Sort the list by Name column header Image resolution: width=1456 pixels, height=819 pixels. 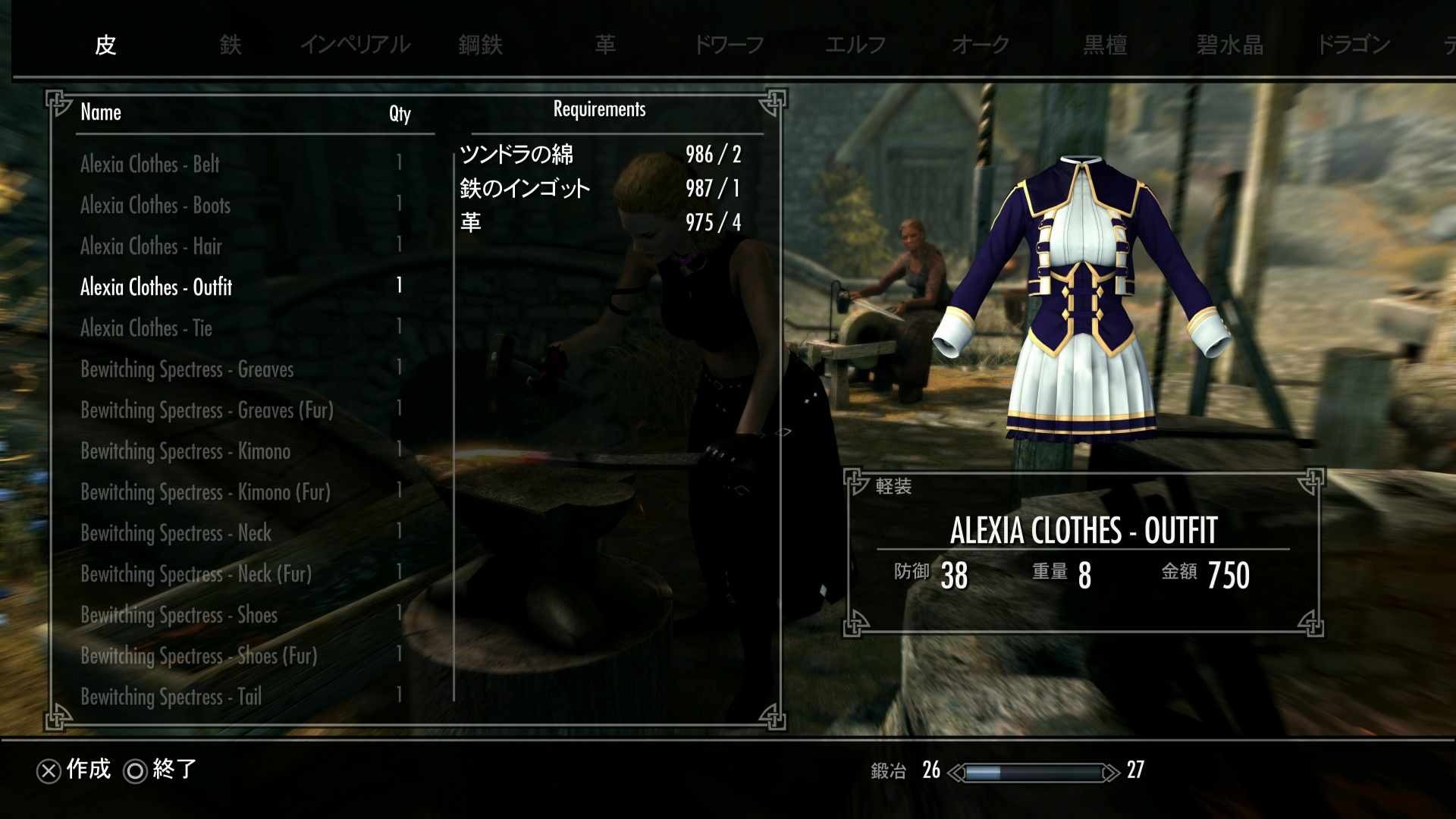click(101, 112)
